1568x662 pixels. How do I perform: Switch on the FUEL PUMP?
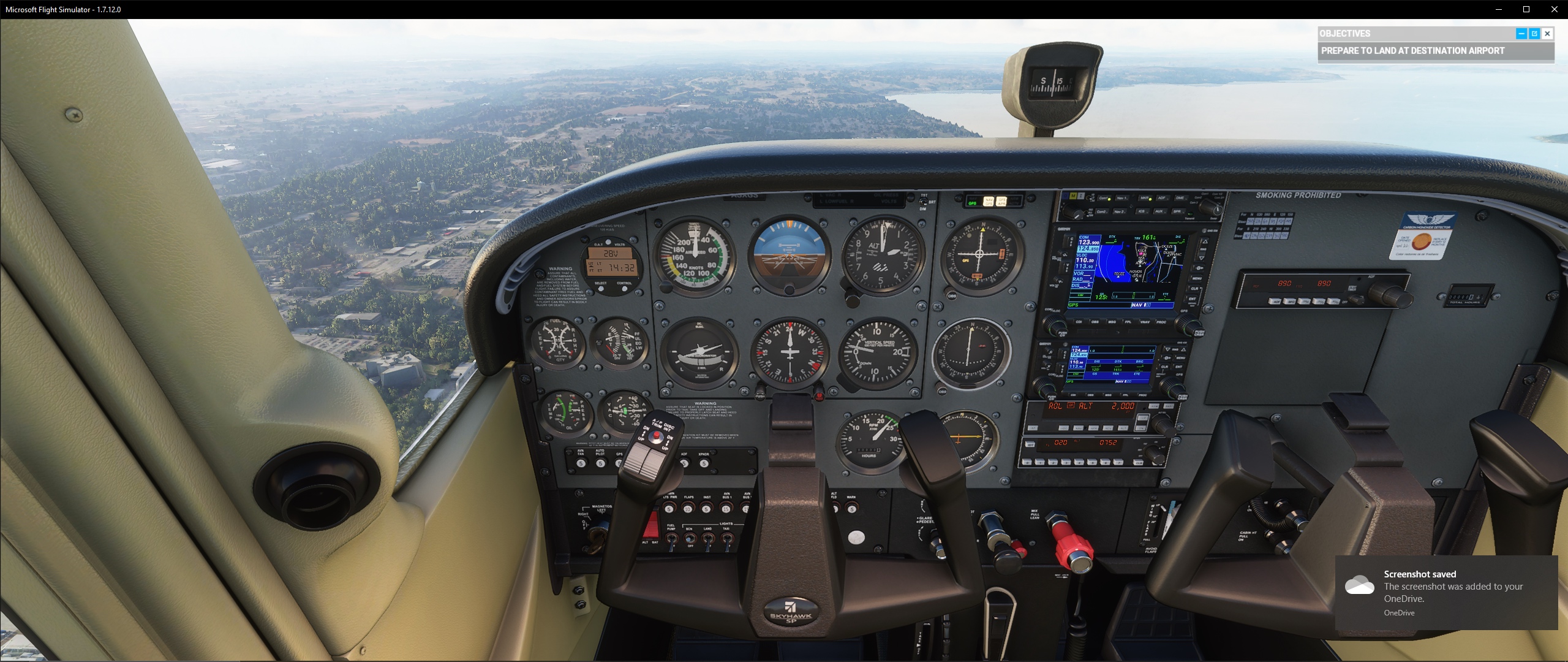(671, 539)
